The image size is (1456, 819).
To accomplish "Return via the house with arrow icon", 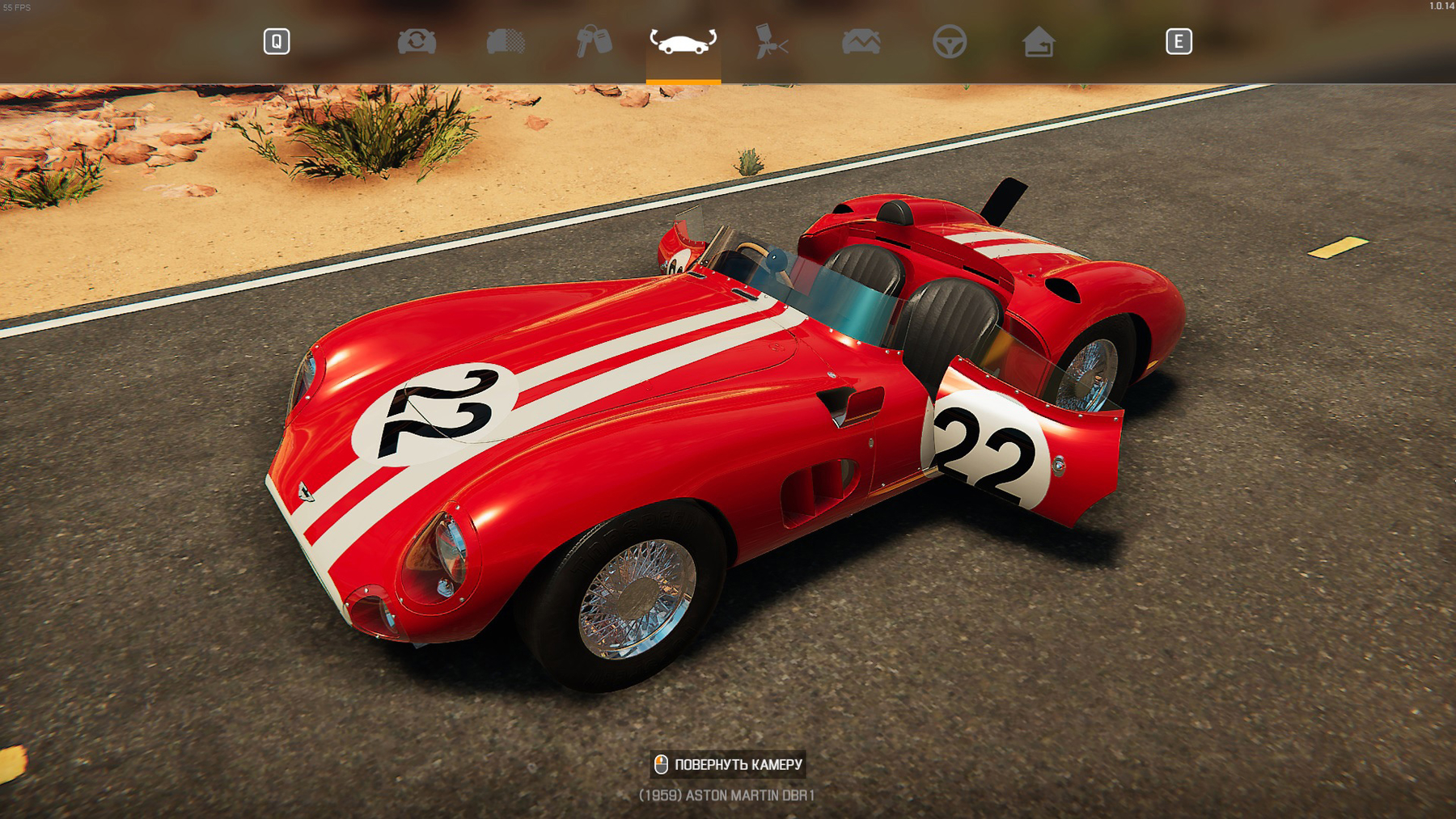I will (x=1038, y=41).
